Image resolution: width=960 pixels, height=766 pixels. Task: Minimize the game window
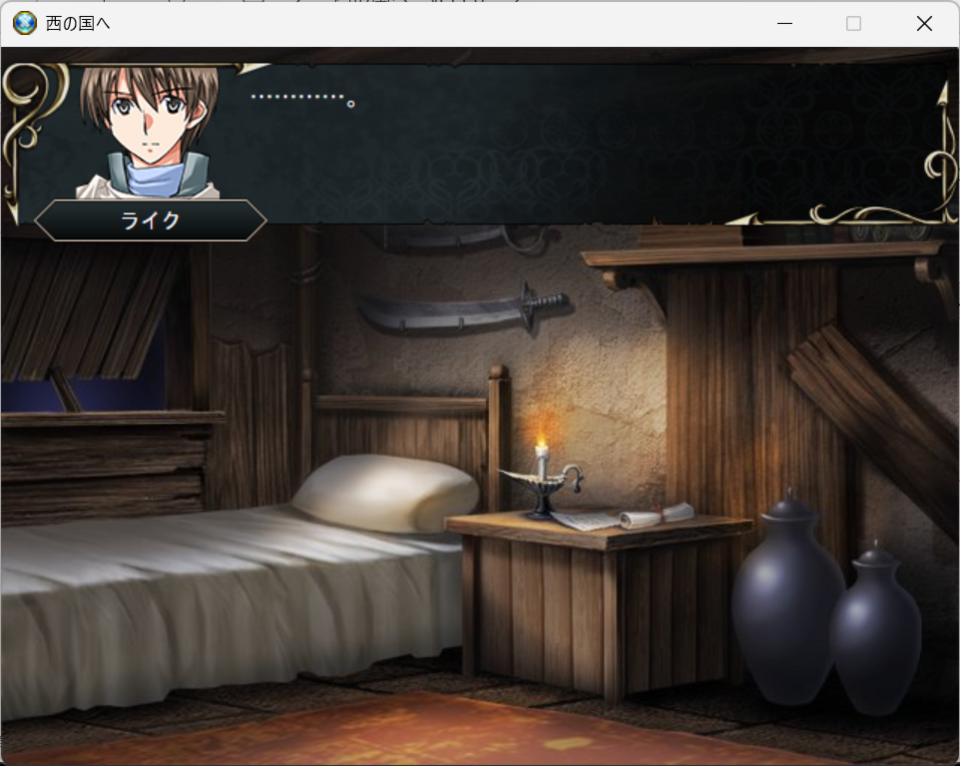tap(785, 23)
